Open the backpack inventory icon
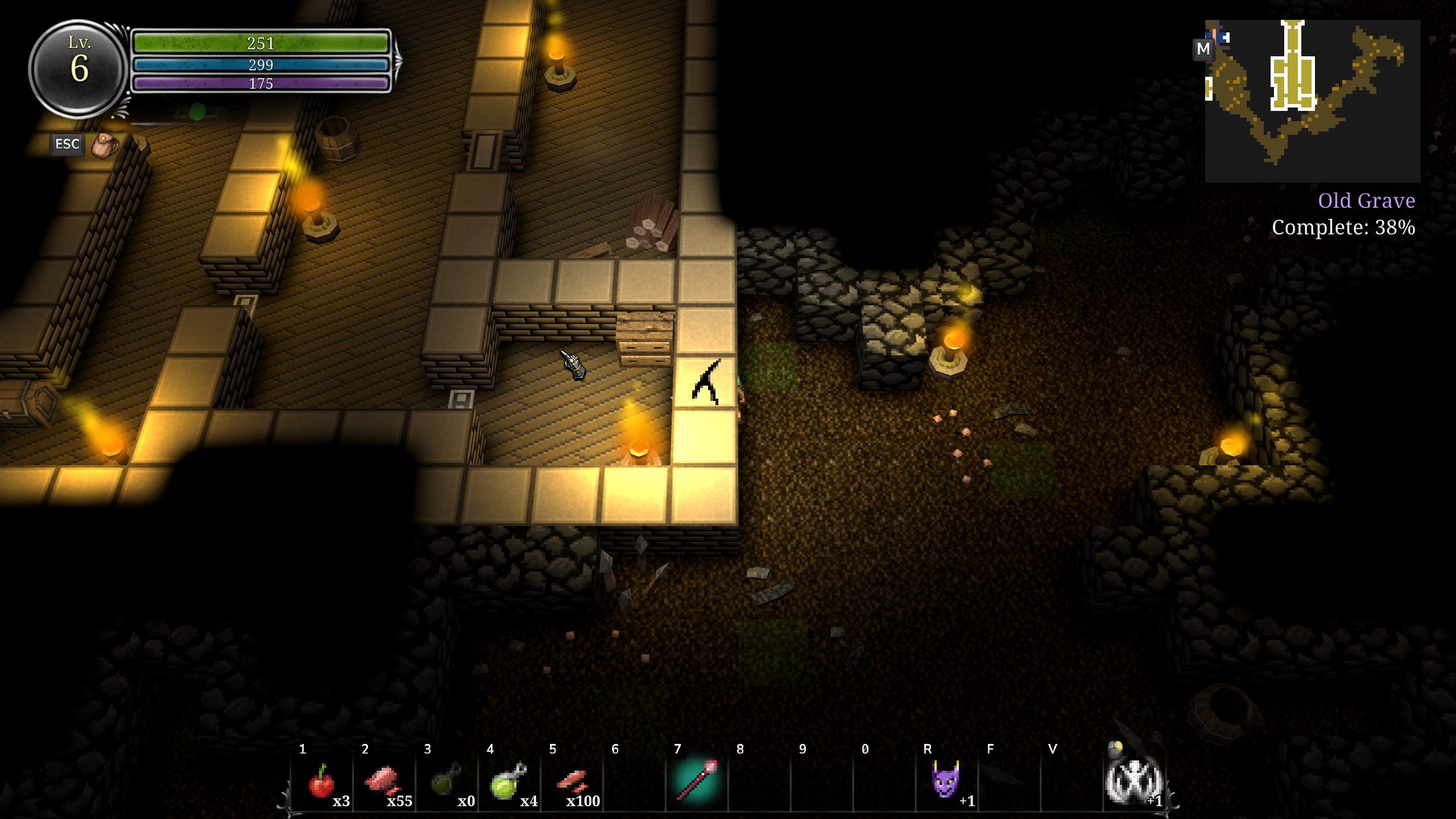This screenshot has height=819, width=1456. coord(105,145)
